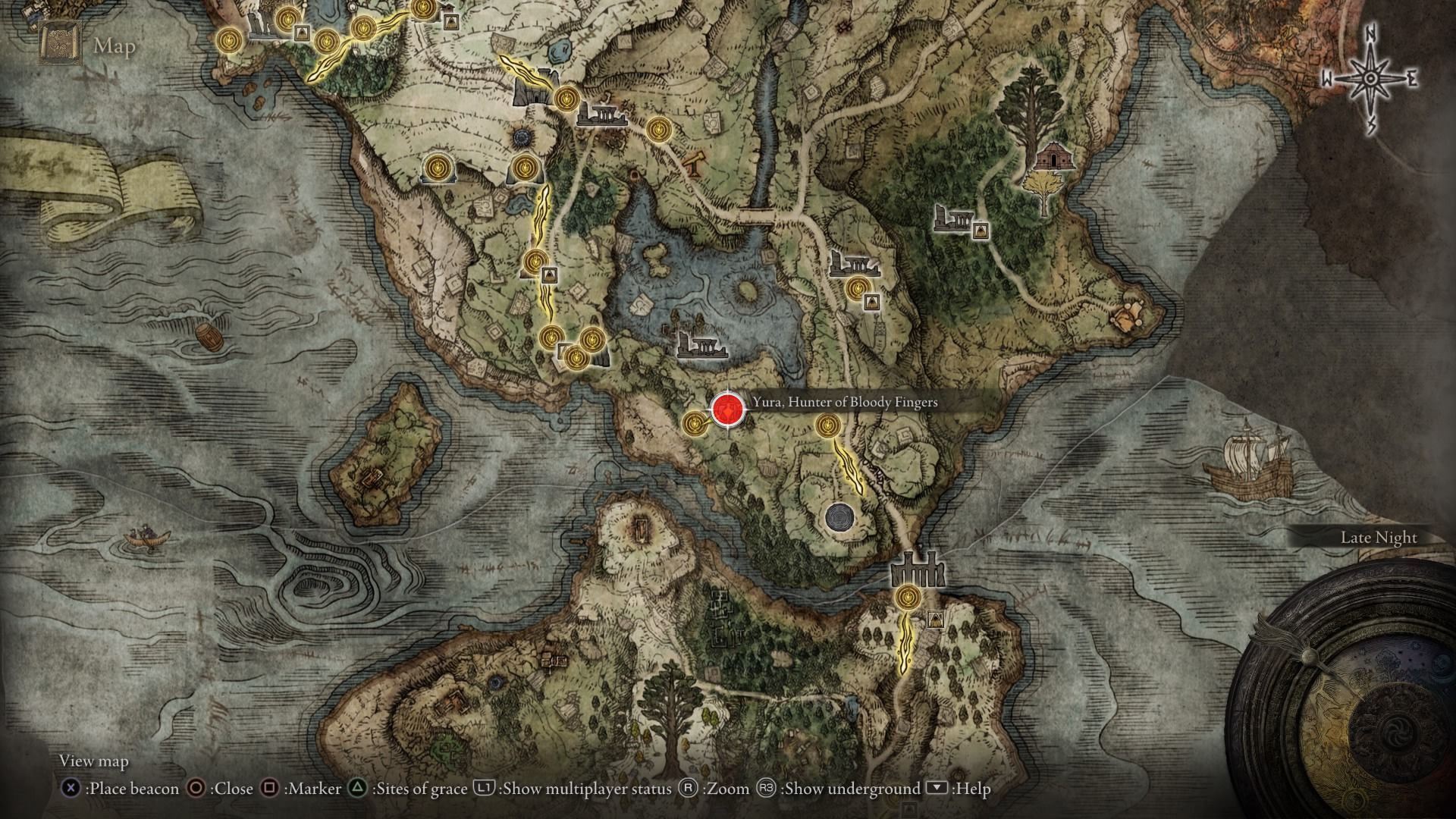1456x819 pixels.
Task: Click the Late Night time indicator
Action: click(1379, 537)
